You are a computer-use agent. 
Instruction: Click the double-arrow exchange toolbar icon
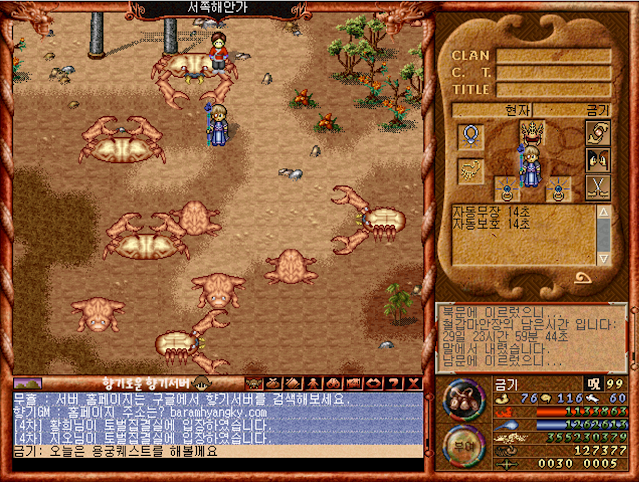tap(373, 383)
